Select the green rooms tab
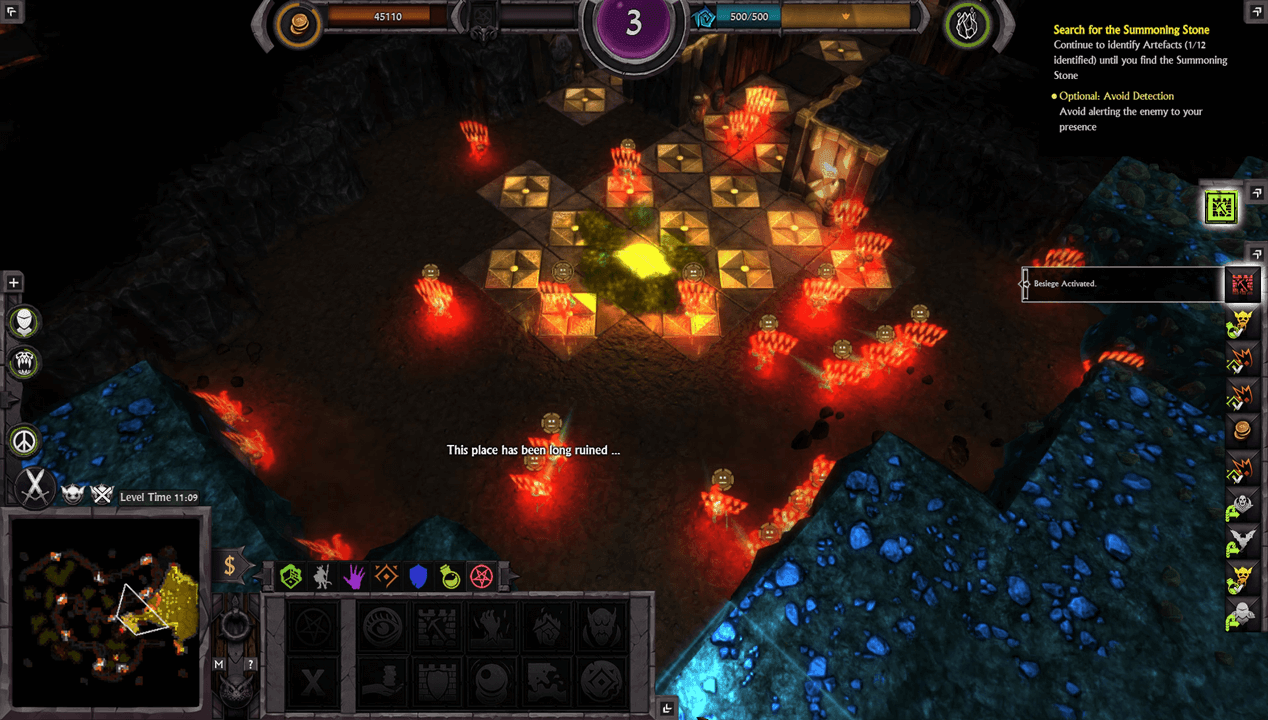This screenshot has width=1268, height=720. [291, 575]
